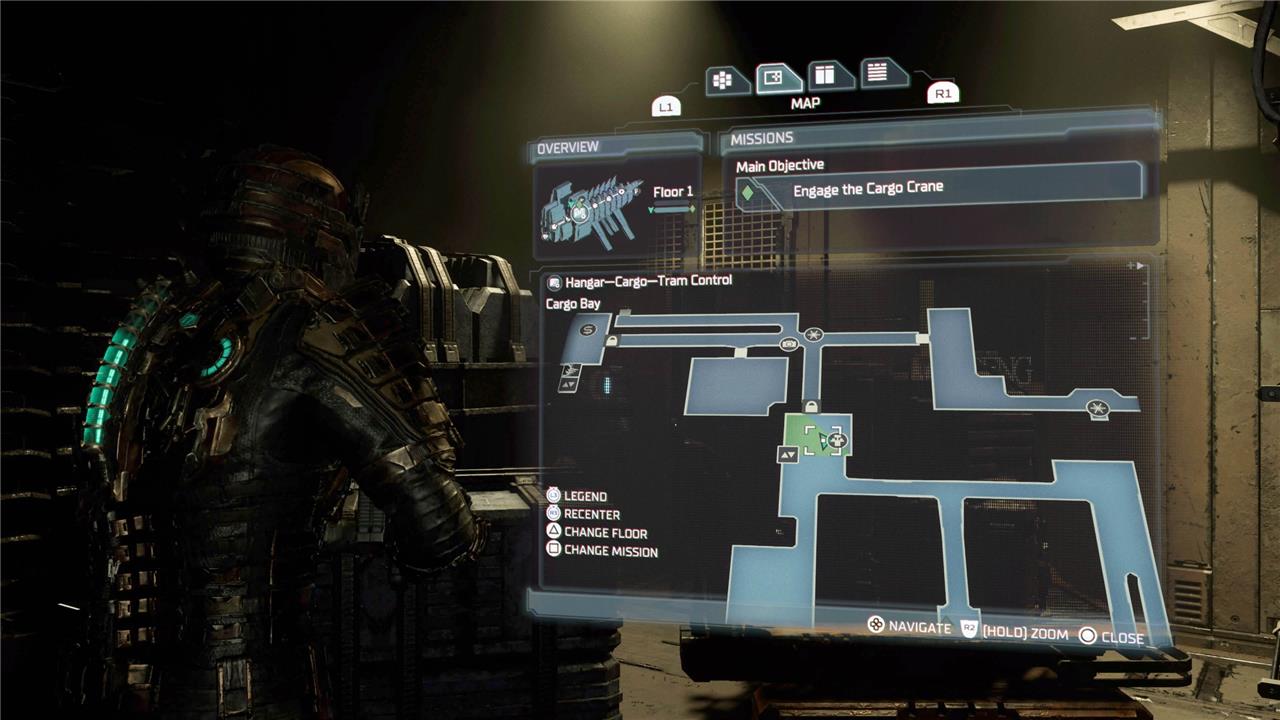Click the ship overview thumbnail

pos(586,213)
